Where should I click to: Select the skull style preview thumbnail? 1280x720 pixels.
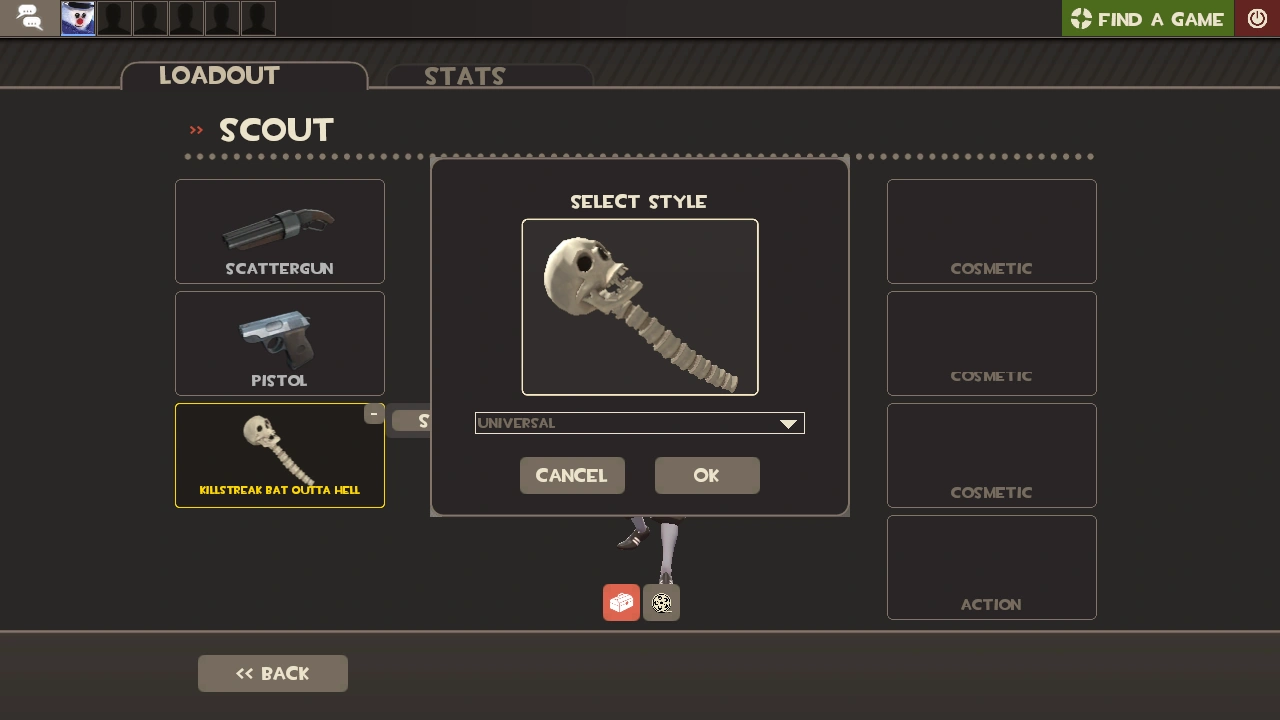640,306
